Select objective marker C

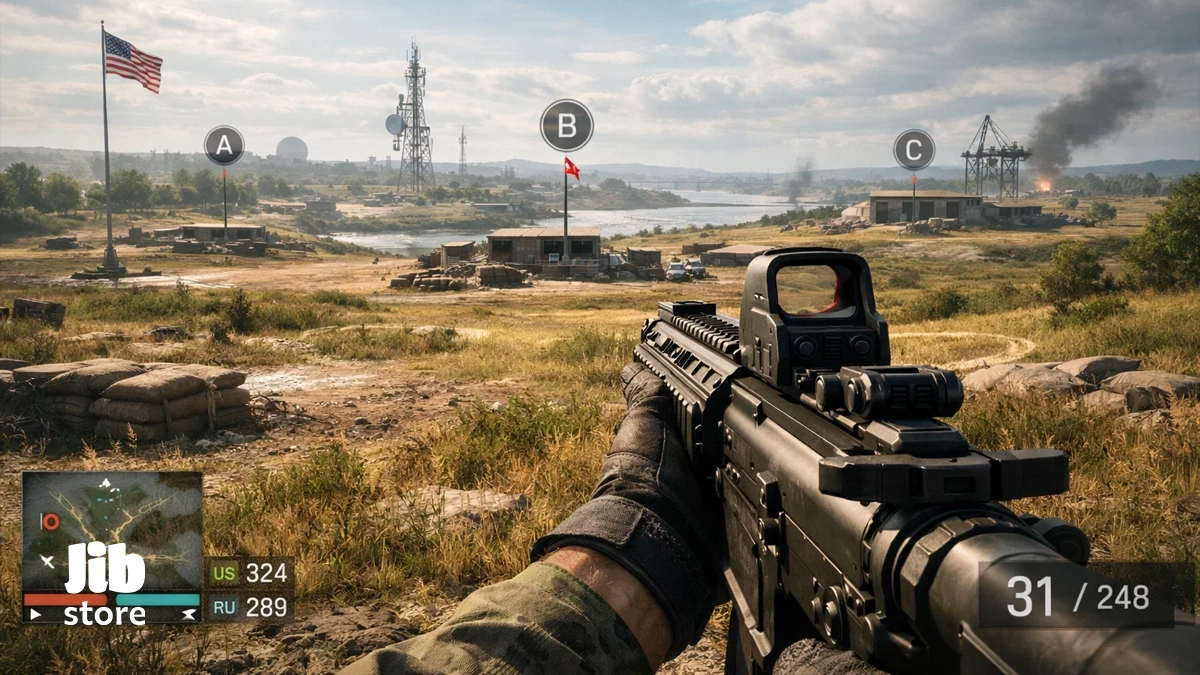tap(913, 150)
